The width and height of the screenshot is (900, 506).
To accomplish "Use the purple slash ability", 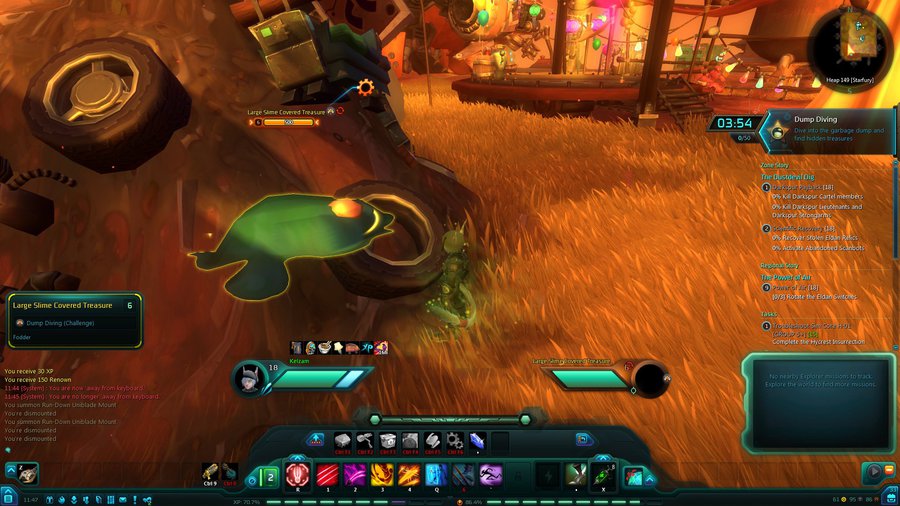I will pos(354,474).
